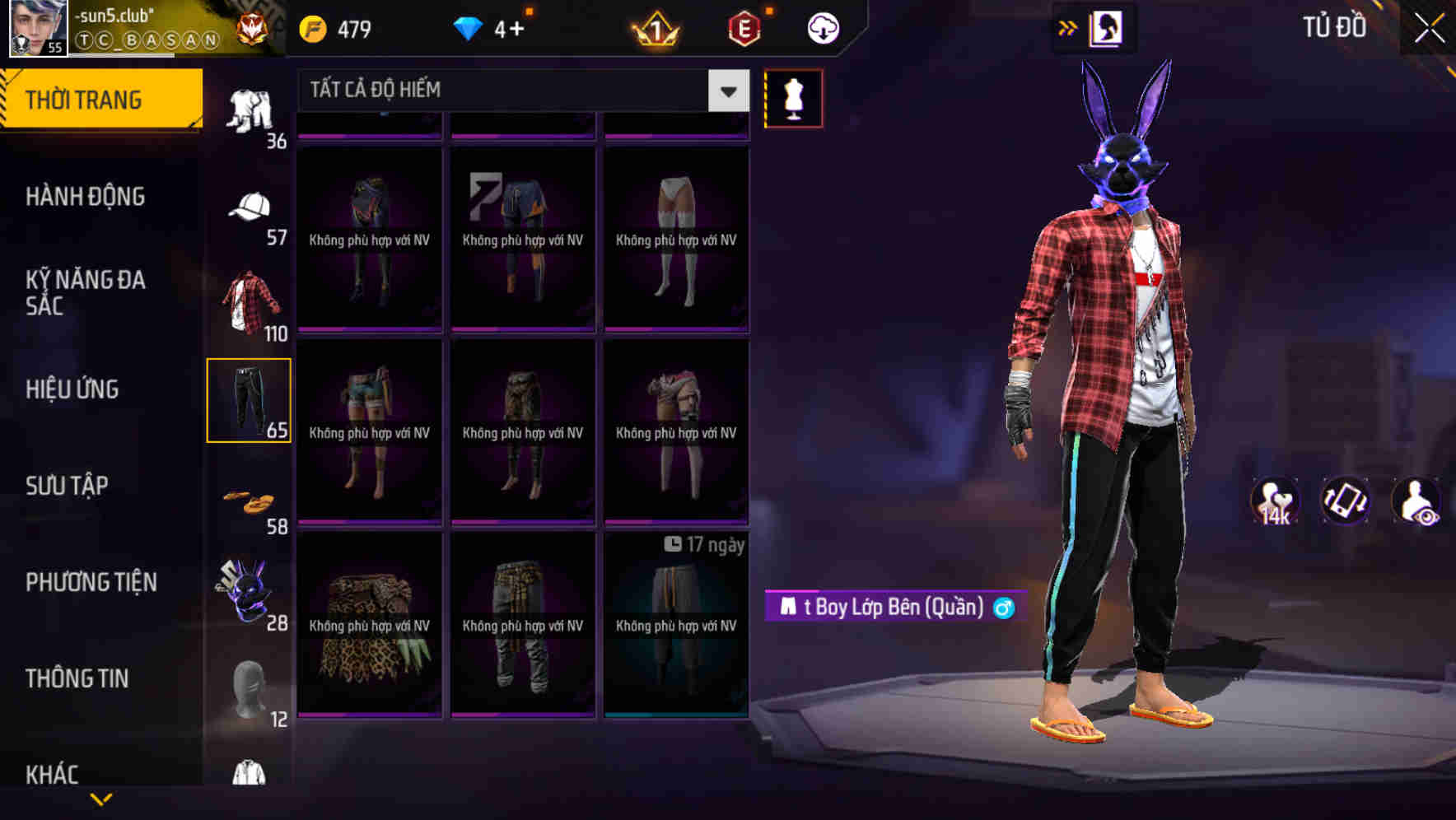Expand the KHÁC section chevron
Viewport: 1456px width, 820px height.
pyautogui.click(x=100, y=800)
